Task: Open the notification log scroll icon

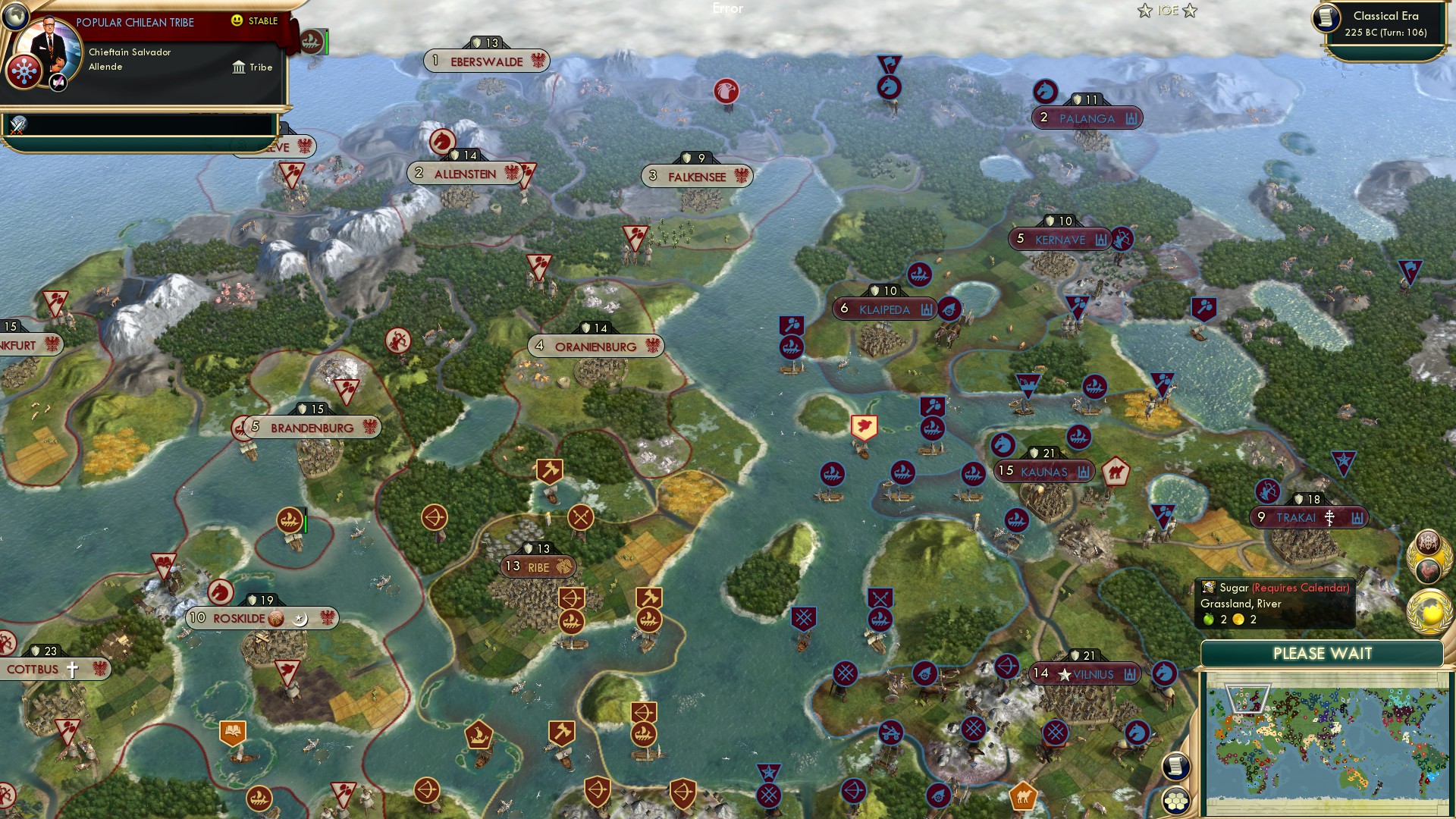Action: click(x=1178, y=765)
